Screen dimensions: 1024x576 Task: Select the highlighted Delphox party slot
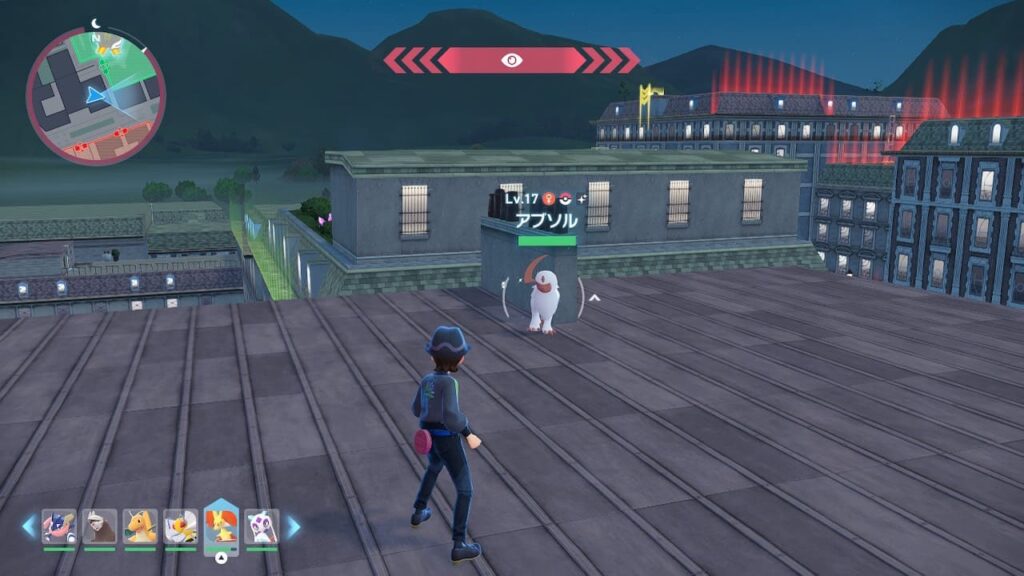(x=221, y=526)
